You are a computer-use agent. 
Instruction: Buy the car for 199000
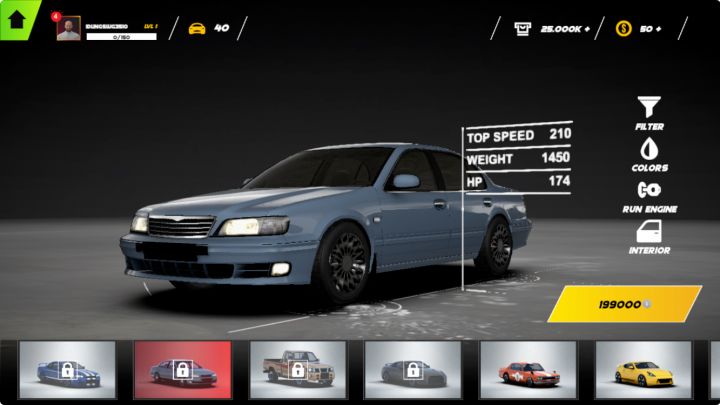[x=624, y=304]
